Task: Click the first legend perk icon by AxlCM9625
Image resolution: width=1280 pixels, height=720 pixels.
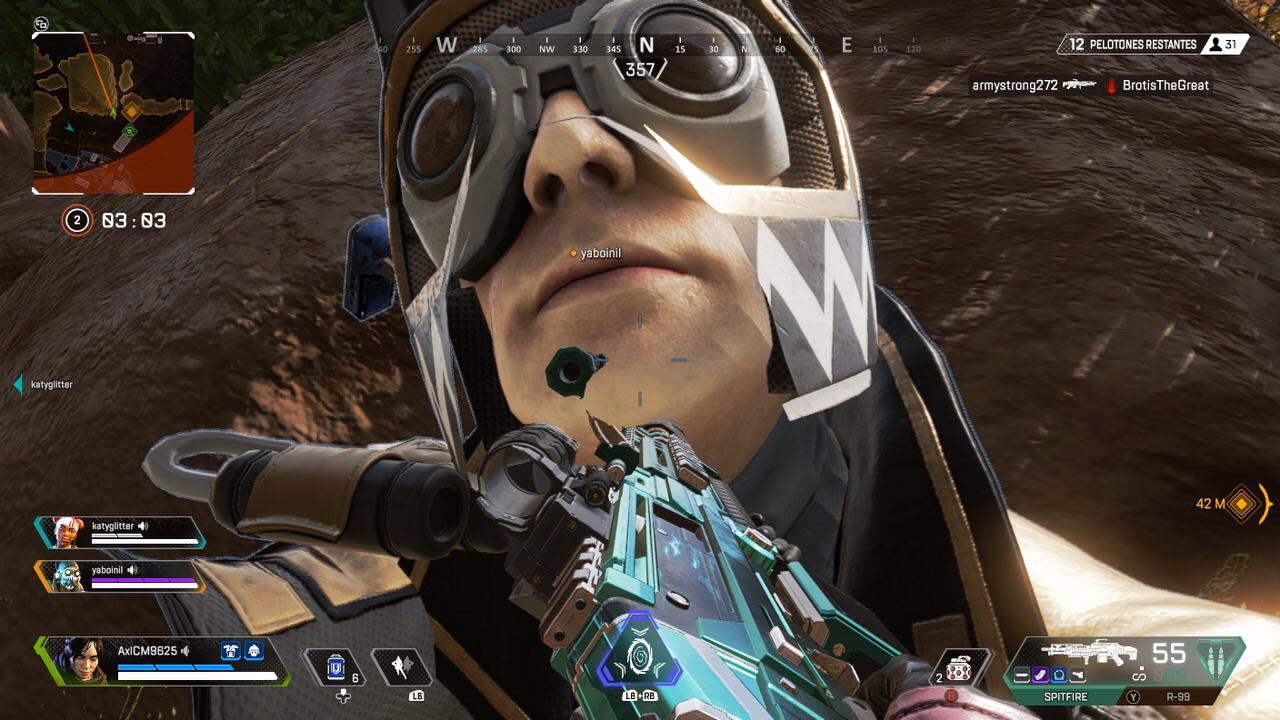Action: (231, 651)
